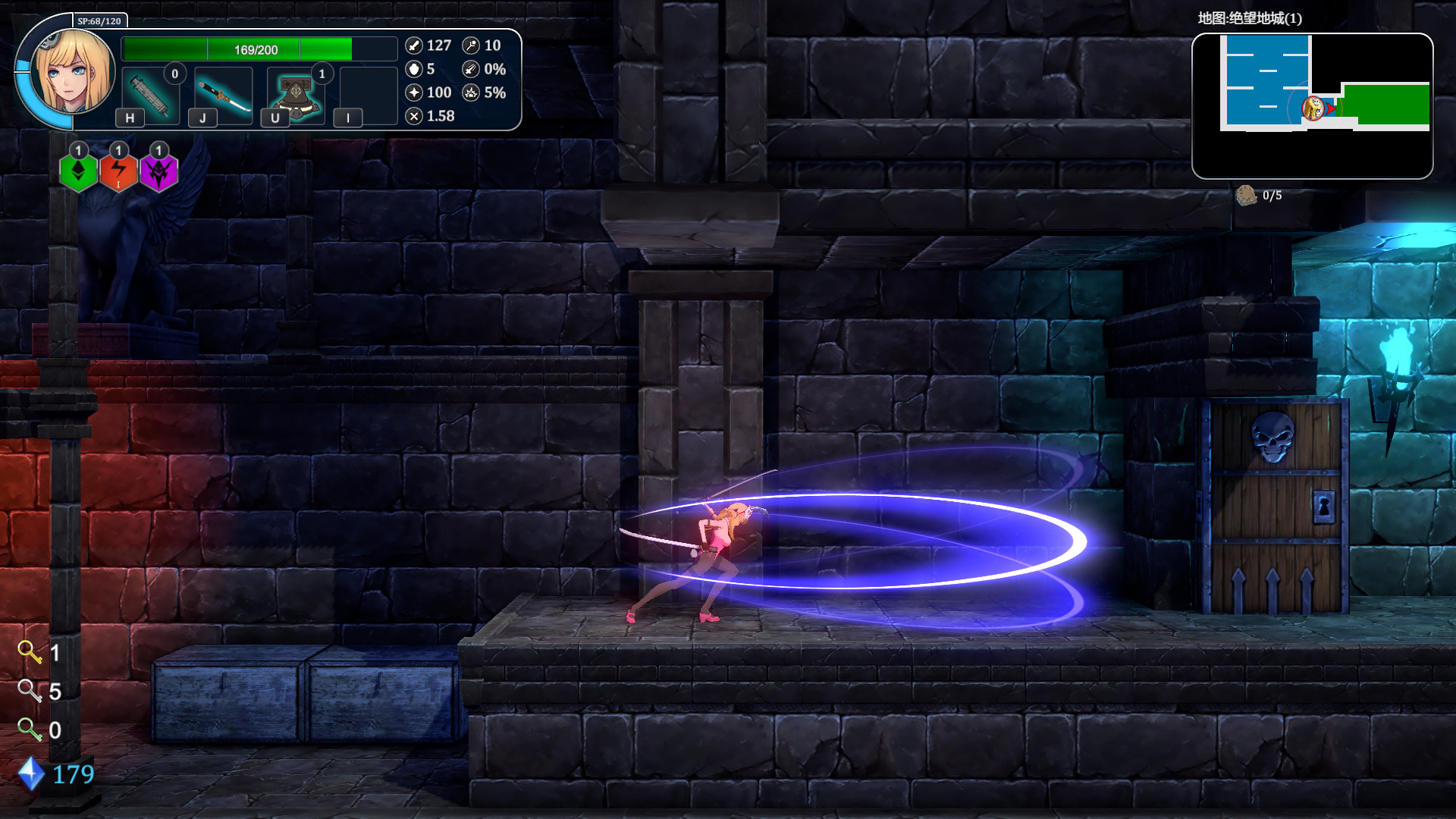Select the red lightning buff icon
1456x819 pixels.
coord(118,172)
